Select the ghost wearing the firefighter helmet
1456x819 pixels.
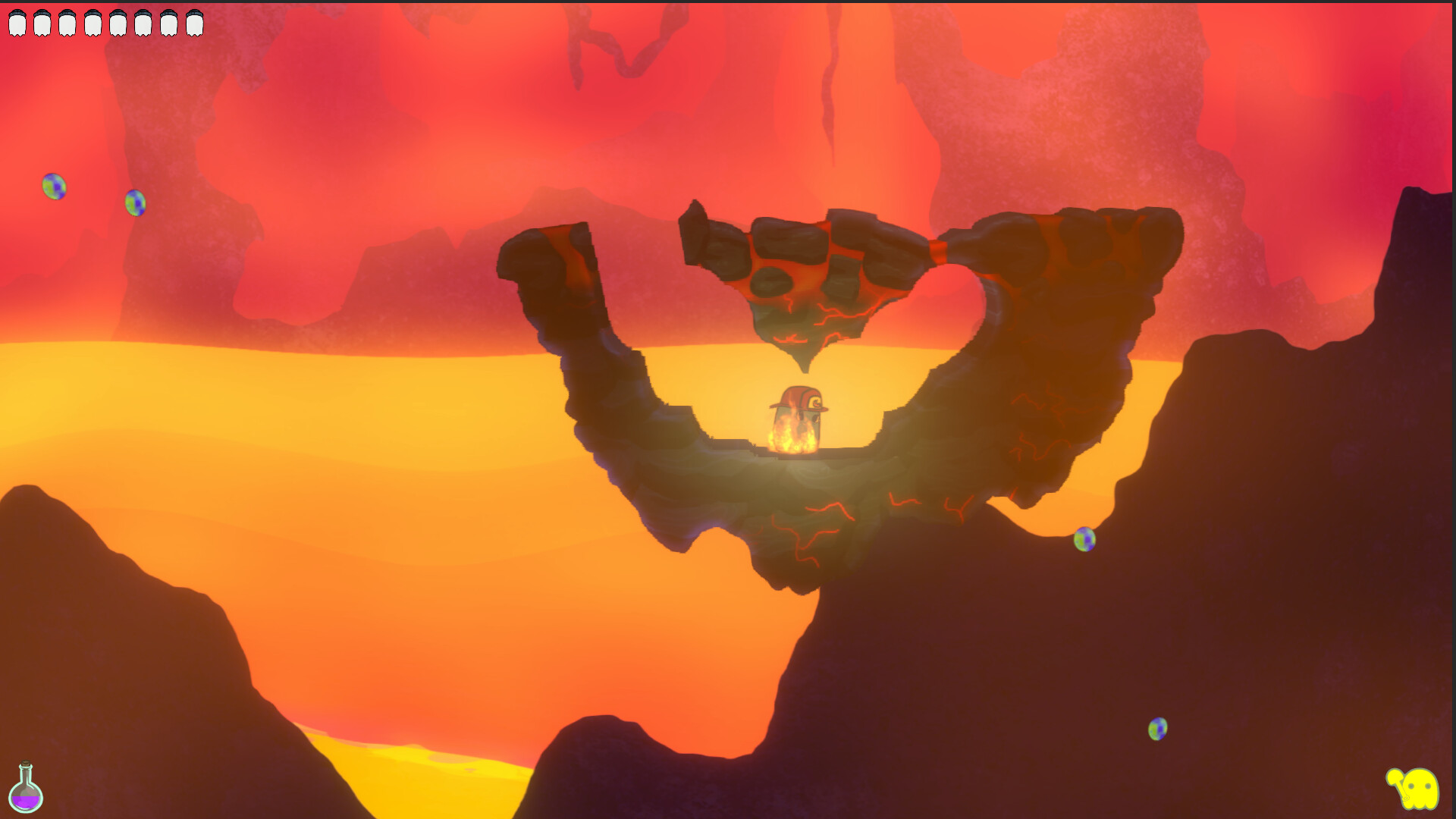(798, 417)
